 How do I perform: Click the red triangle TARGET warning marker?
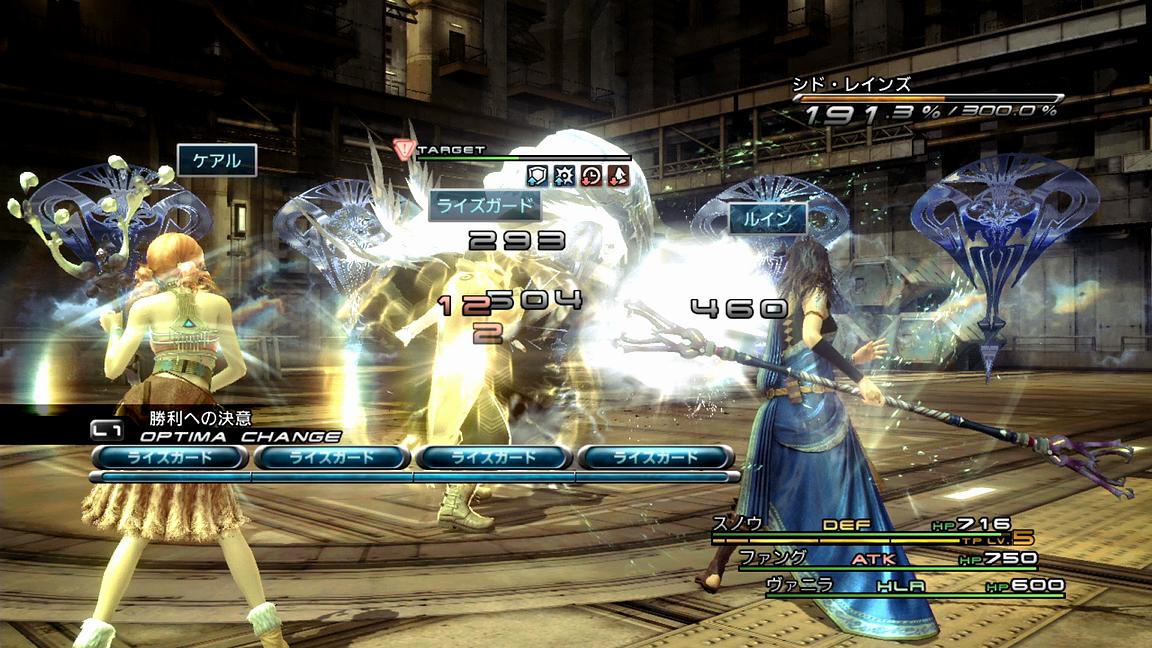(x=404, y=150)
